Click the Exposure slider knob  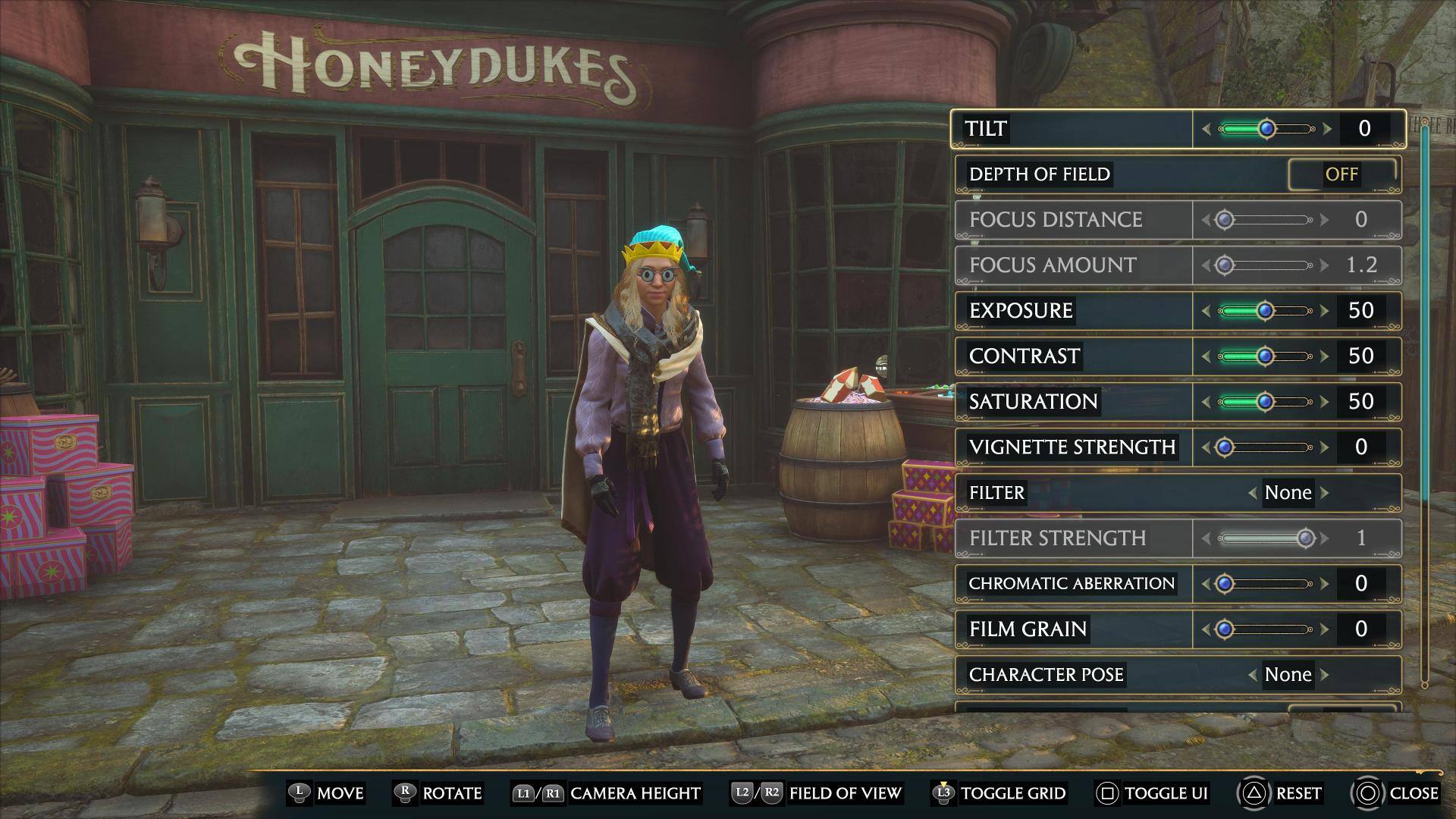click(x=1265, y=311)
